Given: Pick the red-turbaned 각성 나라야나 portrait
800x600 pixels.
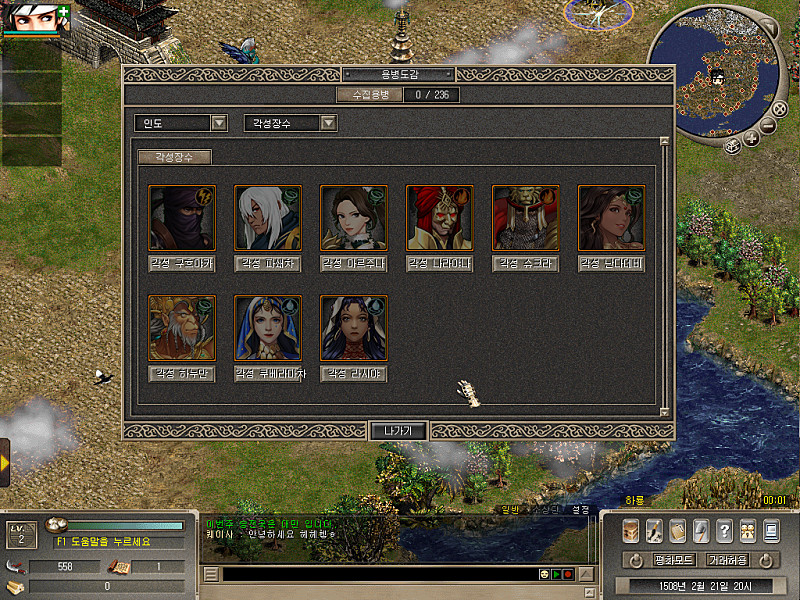Looking at the screenshot, I should coord(440,218).
